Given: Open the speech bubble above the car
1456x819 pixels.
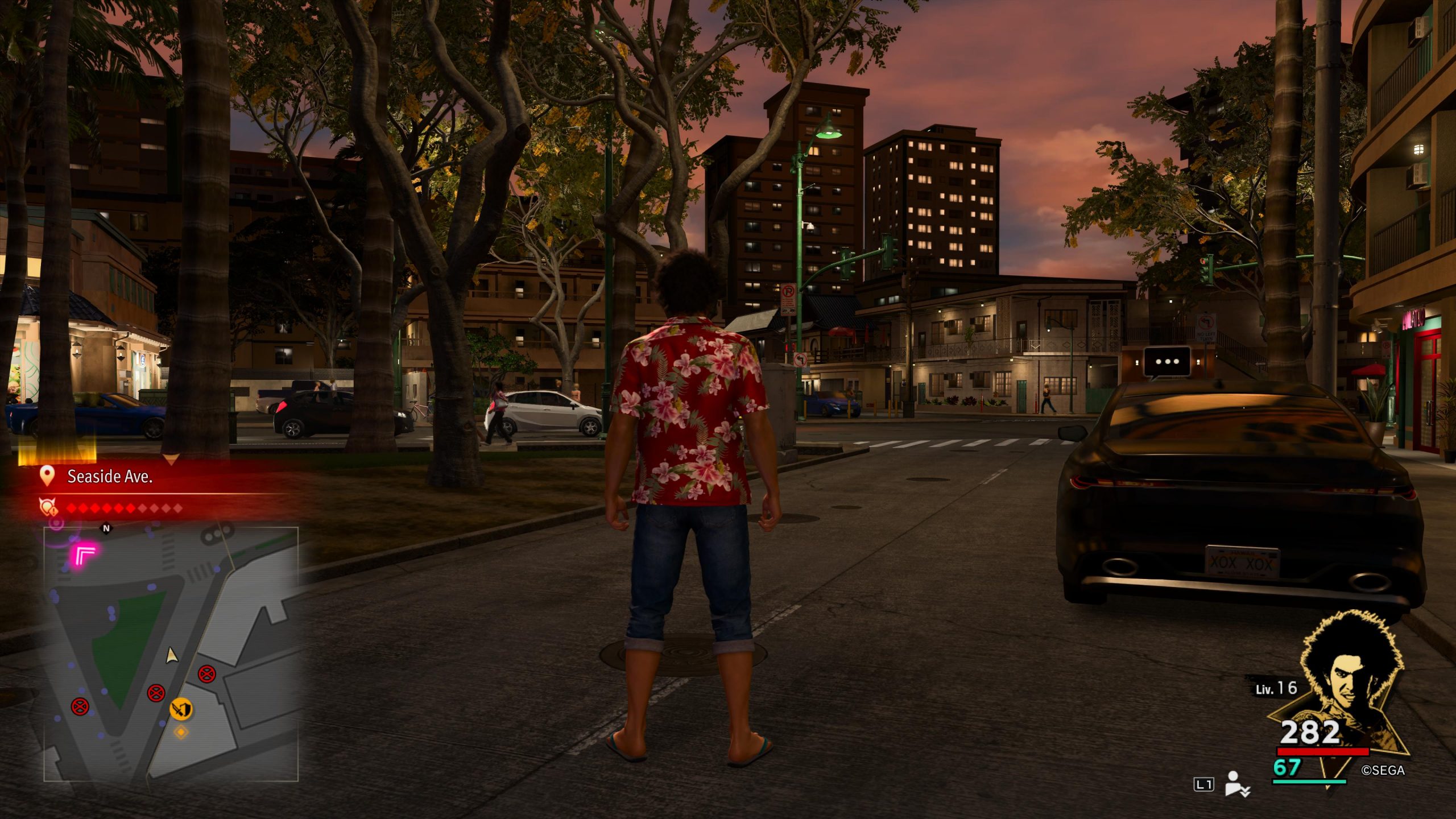Looking at the screenshot, I should pyautogui.click(x=1167, y=362).
